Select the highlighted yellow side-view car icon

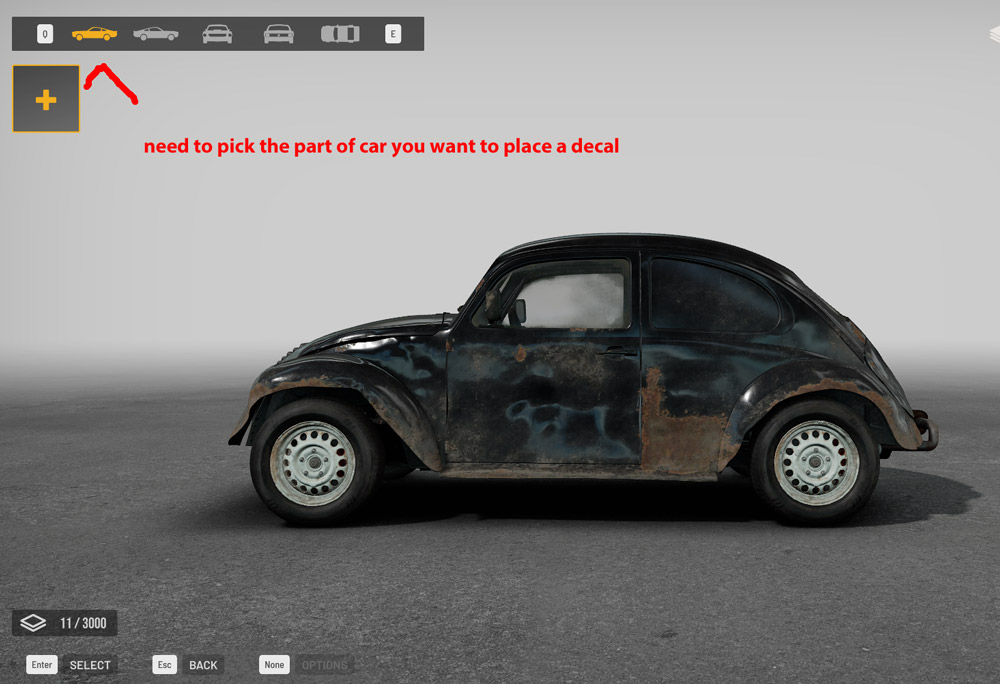(x=94, y=34)
